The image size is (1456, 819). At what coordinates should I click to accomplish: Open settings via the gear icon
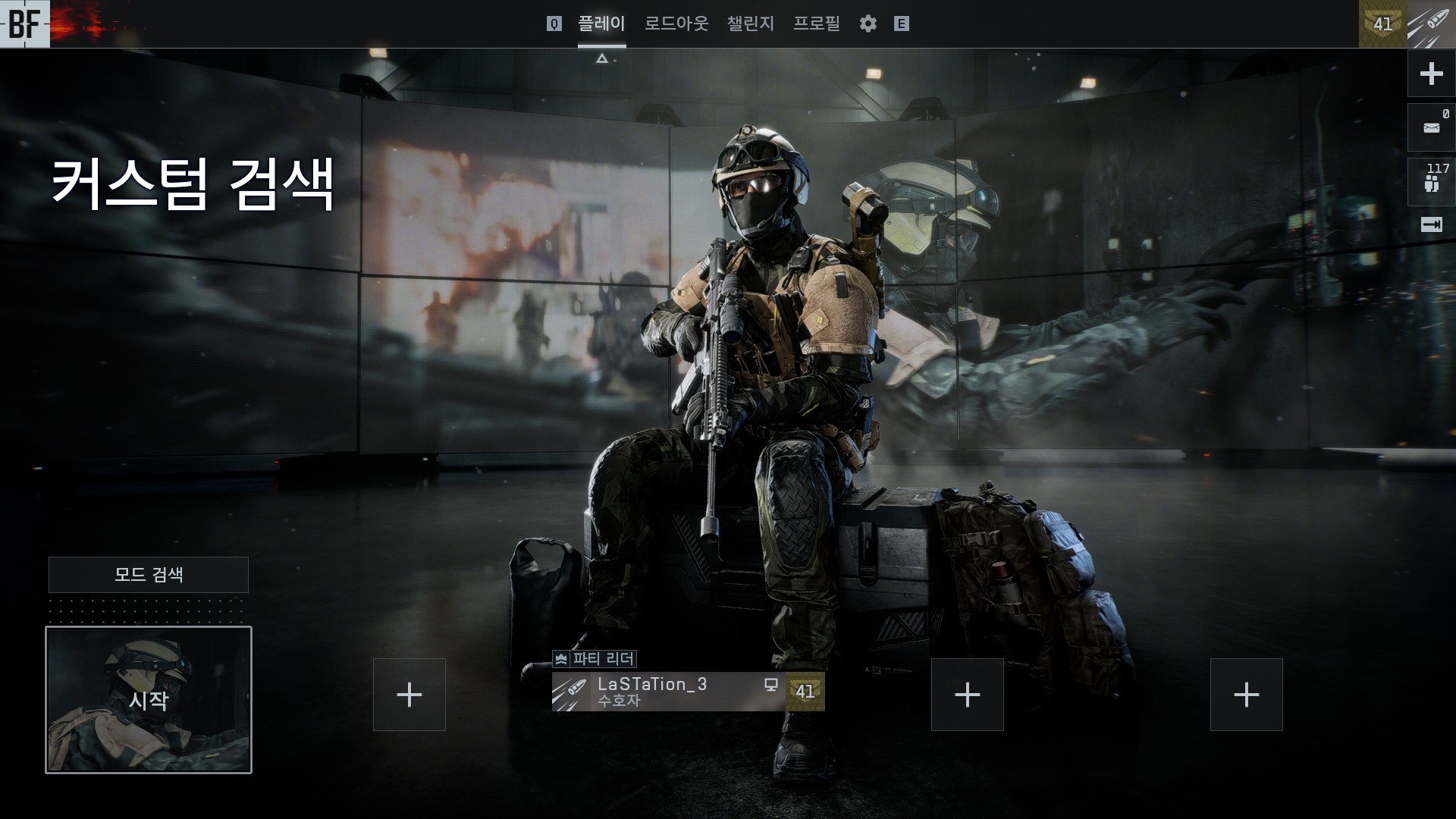(x=868, y=24)
